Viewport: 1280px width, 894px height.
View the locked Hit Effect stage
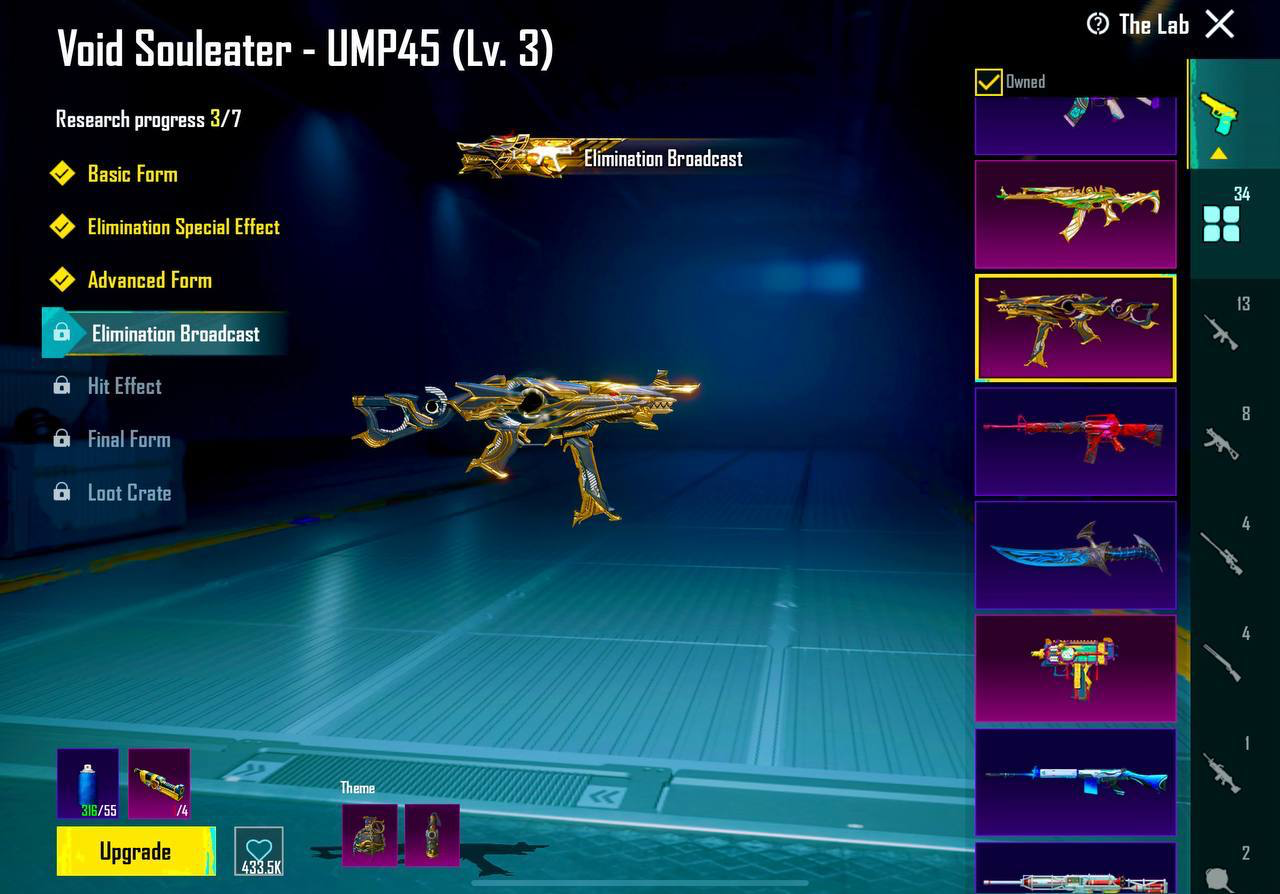pos(124,386)
